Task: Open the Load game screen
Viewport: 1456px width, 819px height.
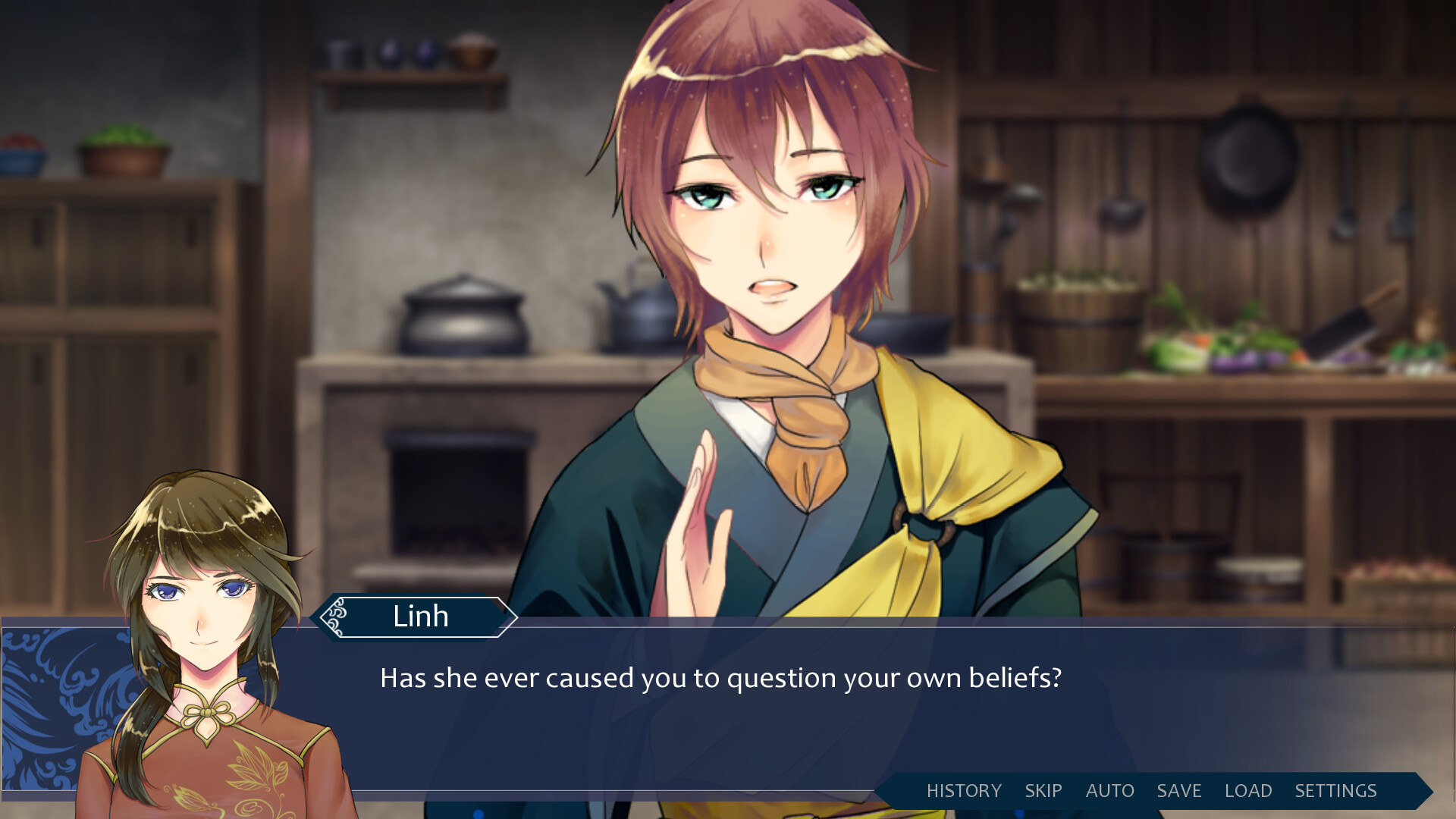Action: pyautogui.click(x=1248, y=790)
